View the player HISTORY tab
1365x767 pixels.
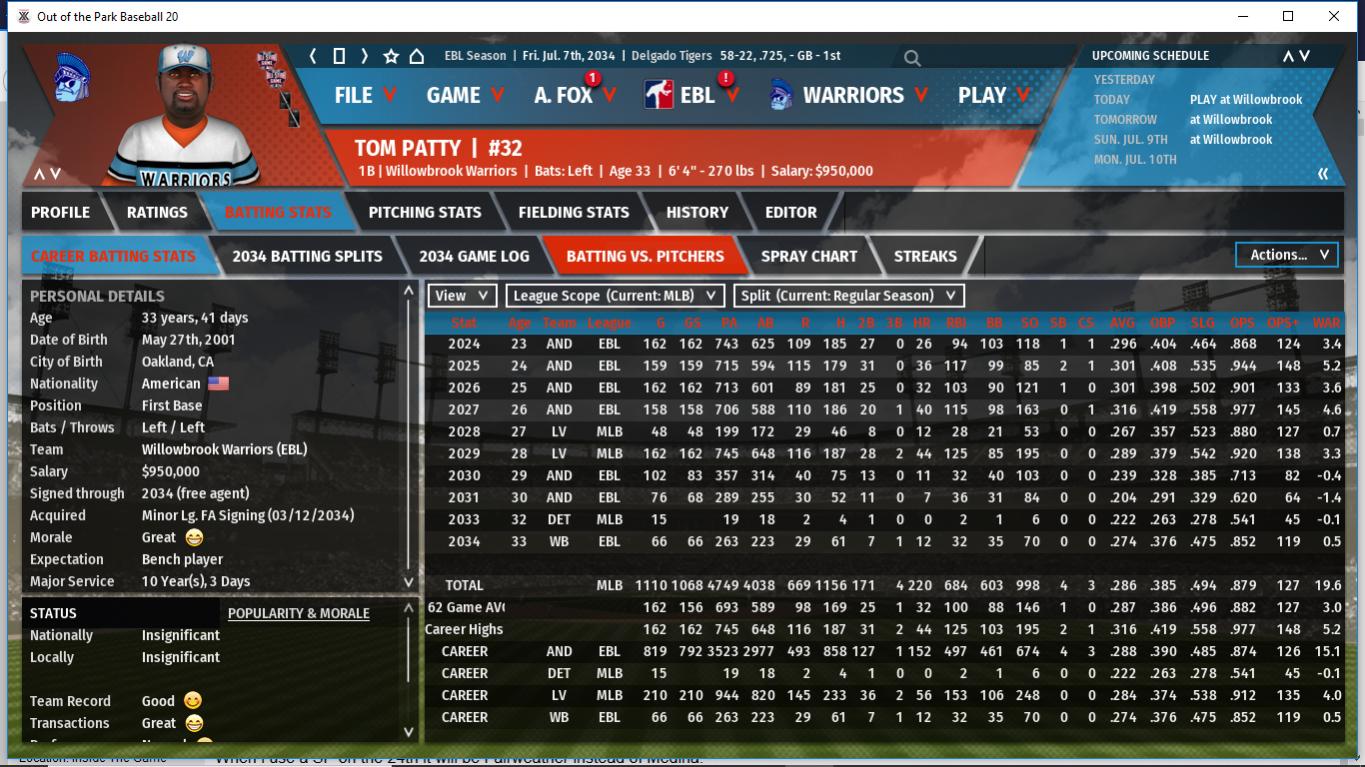[x=697, y=212]
